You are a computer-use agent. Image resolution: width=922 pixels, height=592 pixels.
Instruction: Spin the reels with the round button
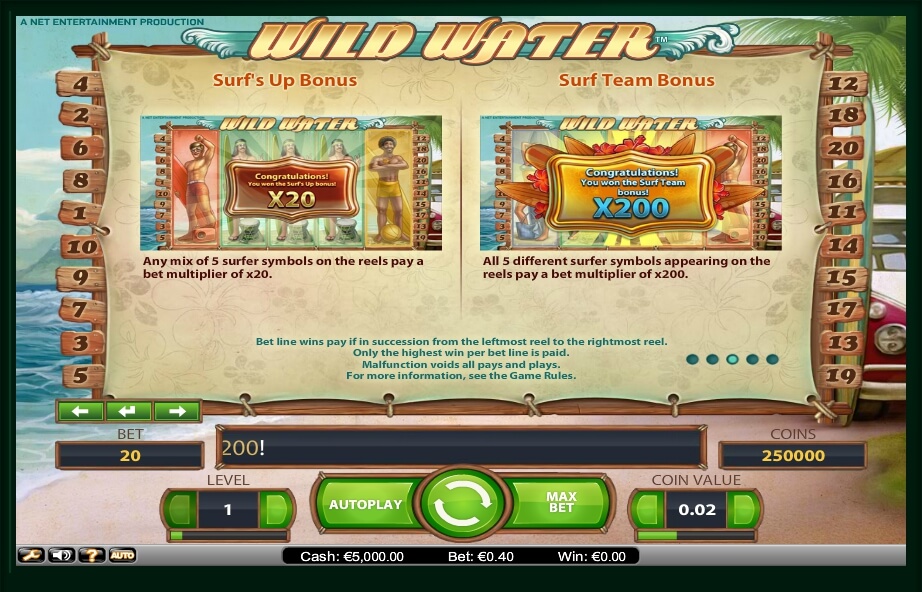[x=461, y=505]
